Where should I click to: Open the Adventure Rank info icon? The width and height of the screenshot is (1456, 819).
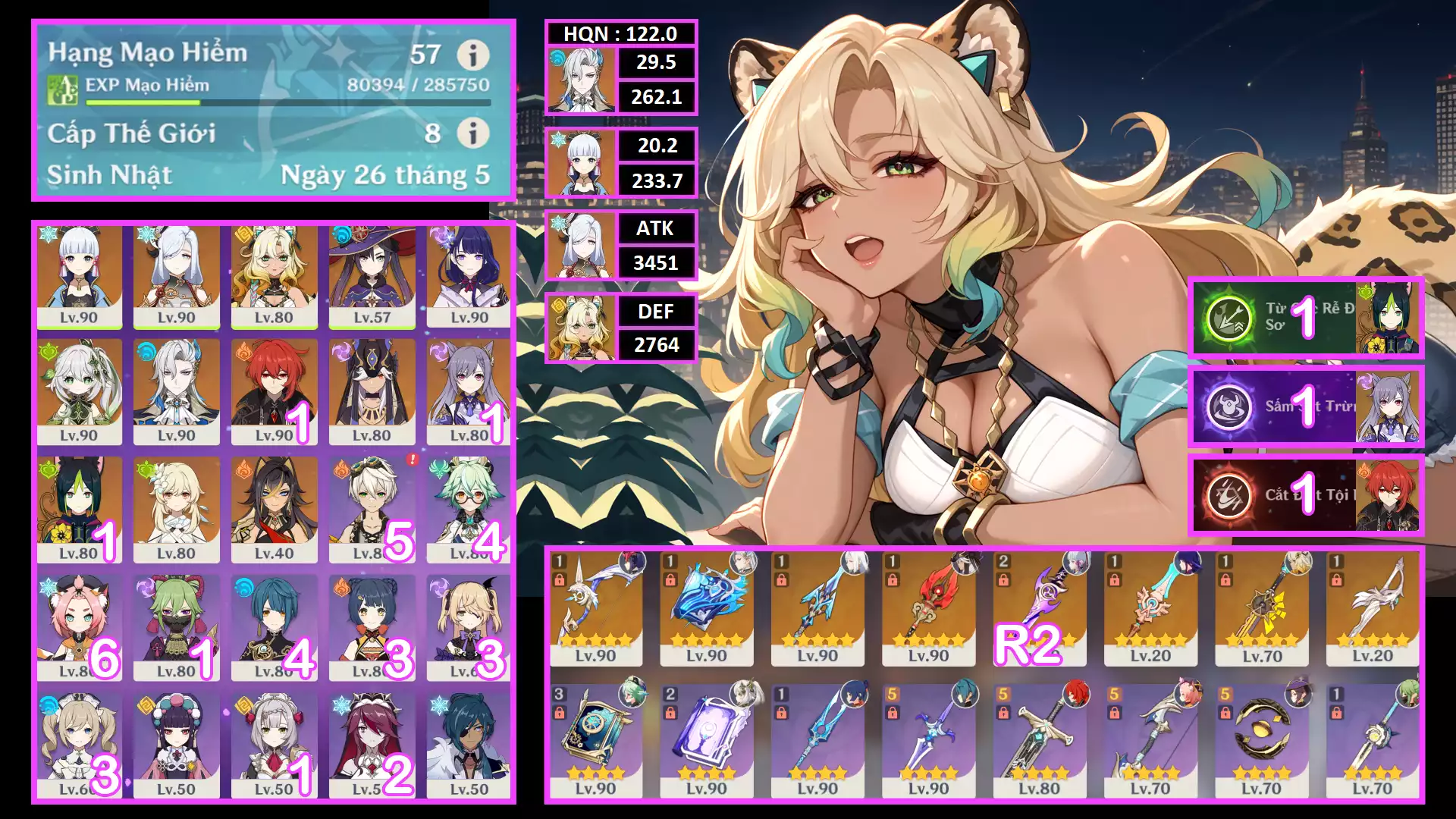coord(472,55)
